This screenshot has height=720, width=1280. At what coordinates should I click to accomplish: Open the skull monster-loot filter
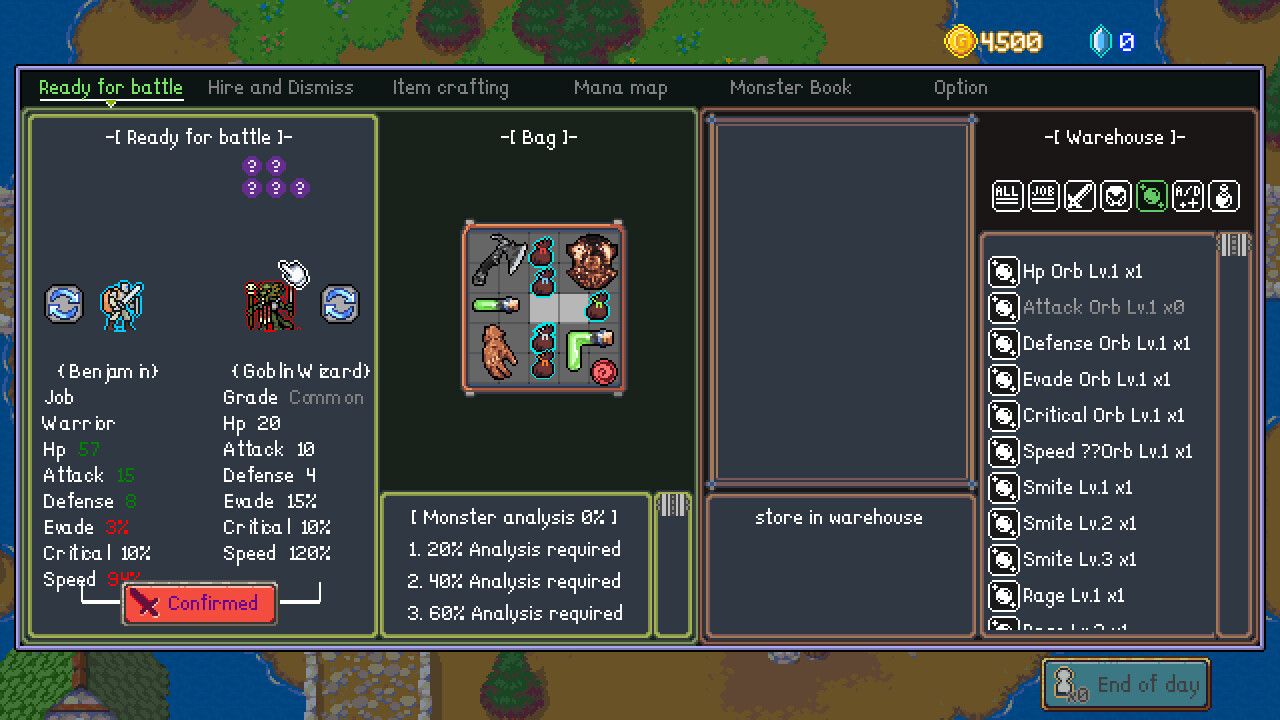tap(1116, 196)
